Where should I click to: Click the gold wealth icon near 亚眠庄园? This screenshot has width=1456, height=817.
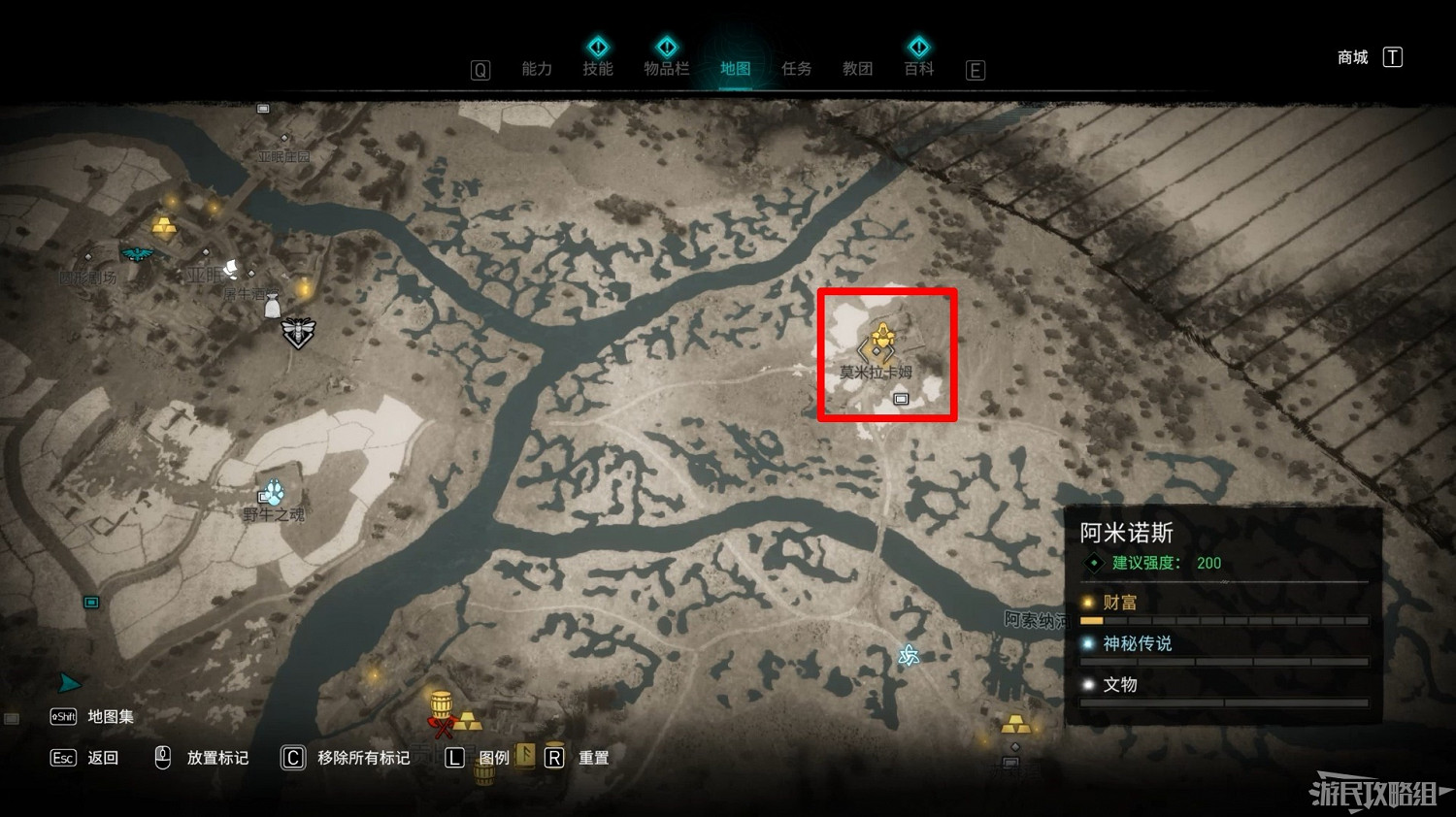tap(162, 227)
